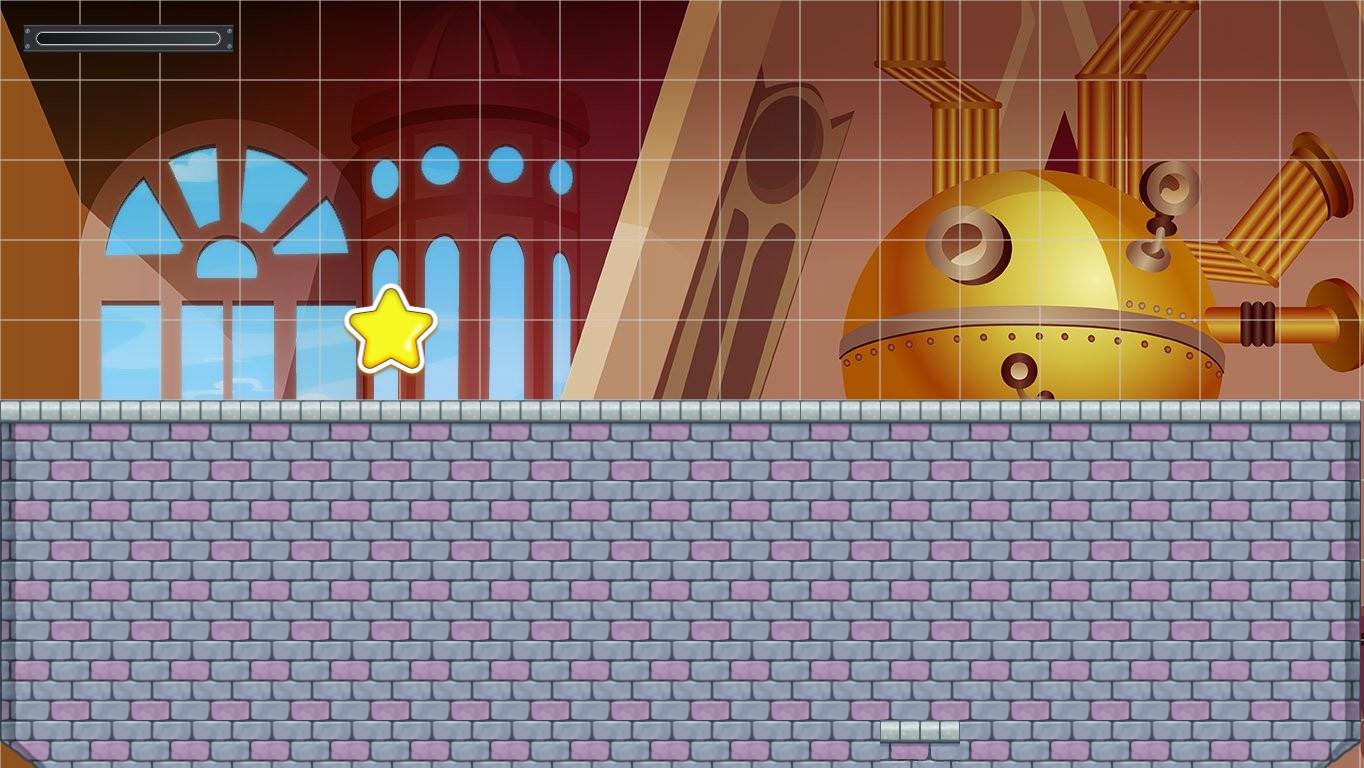Click the small gear circle below the robot's band
Viewport: 1364px width, 768px height.
pyautogui.click(x=1046, y=394)
